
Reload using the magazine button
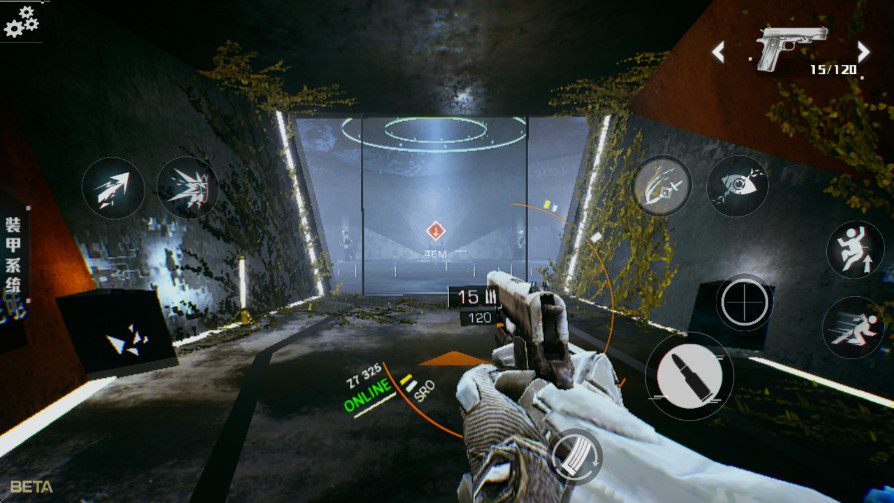tap(575, 456)
